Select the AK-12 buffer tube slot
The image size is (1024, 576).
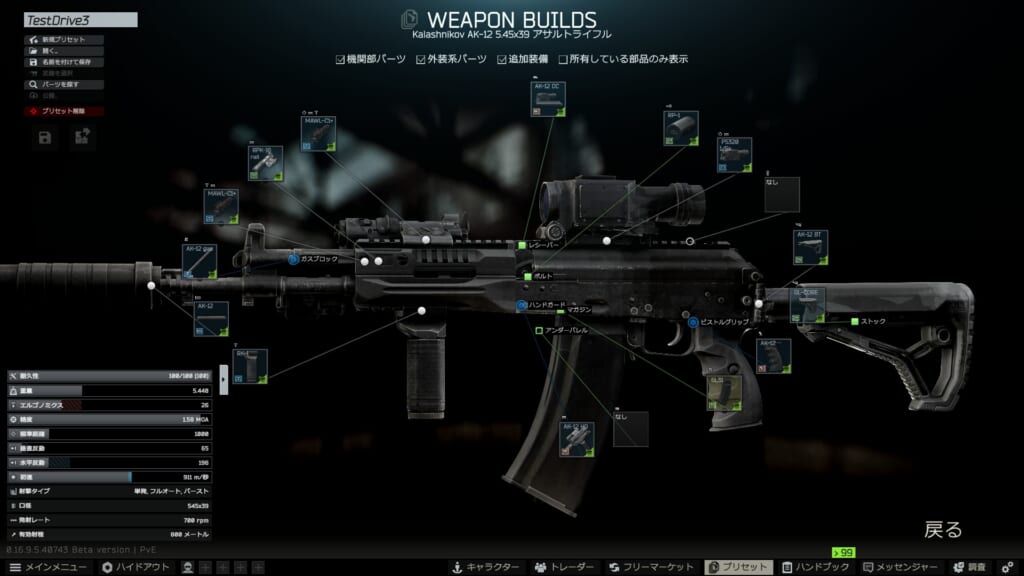(x=810, y=247)
